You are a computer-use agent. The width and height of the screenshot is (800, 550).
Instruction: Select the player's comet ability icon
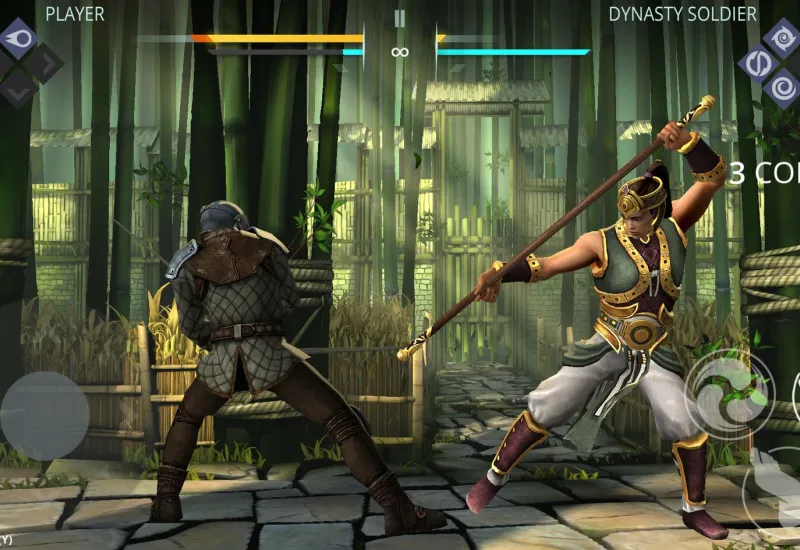coord(19,38)
